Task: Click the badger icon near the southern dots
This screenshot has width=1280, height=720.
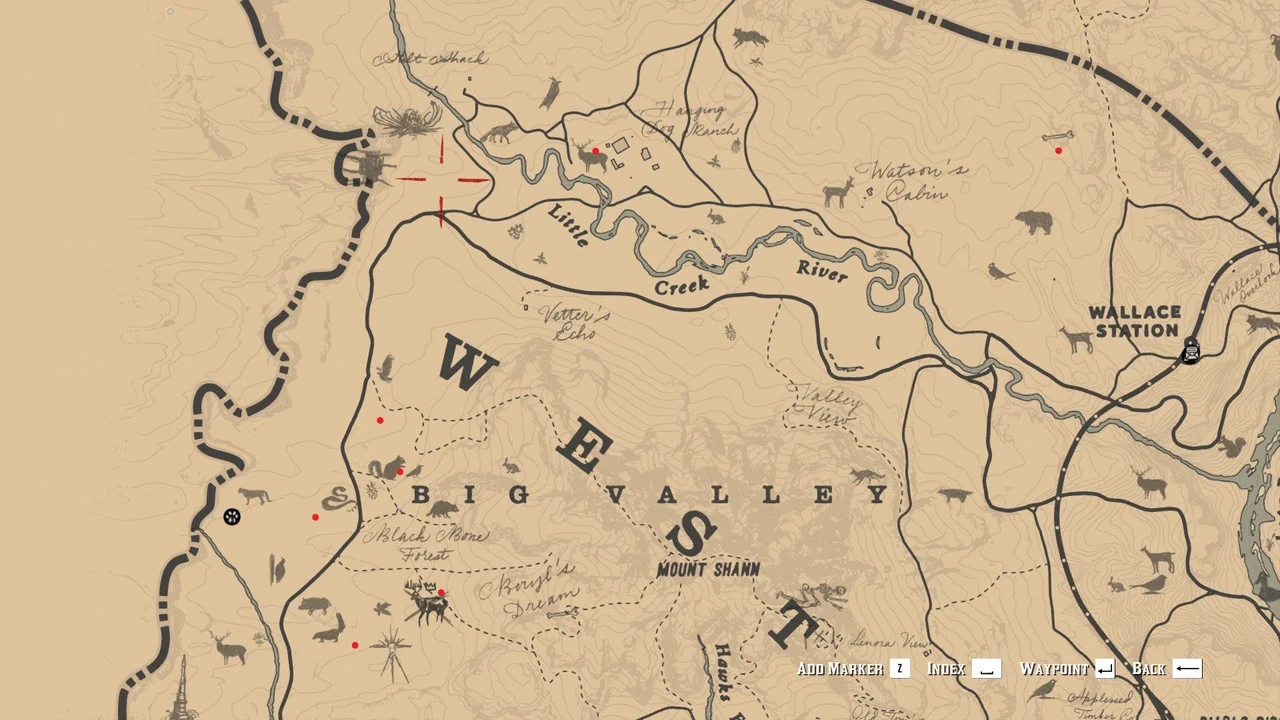Action: pyautogui.click(x=327, y=637)
